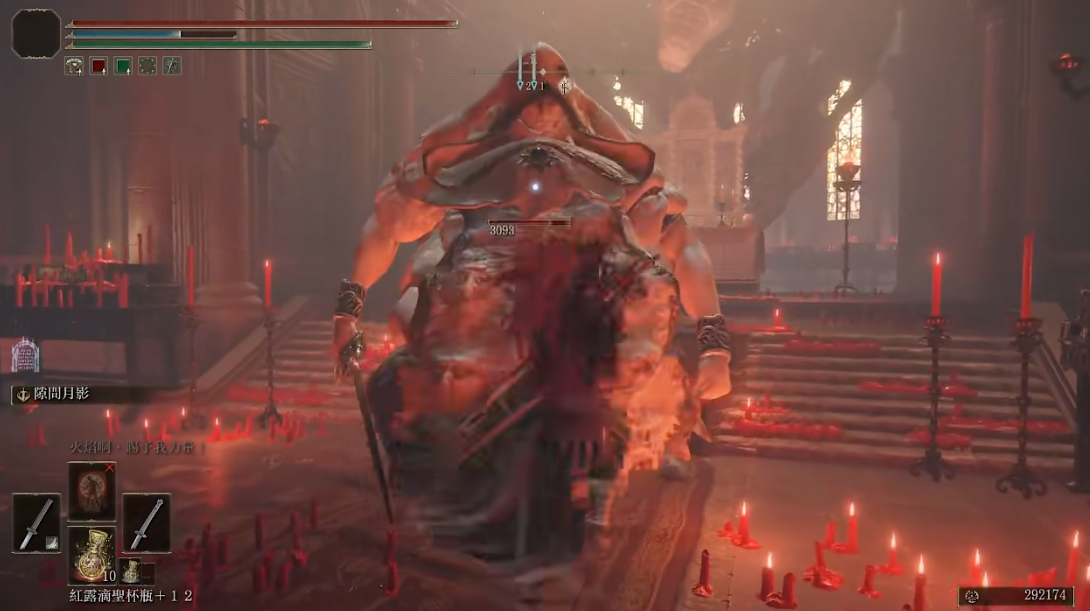
Task: Click the gravestone spirit summon icon
Action: pos(24,355)
